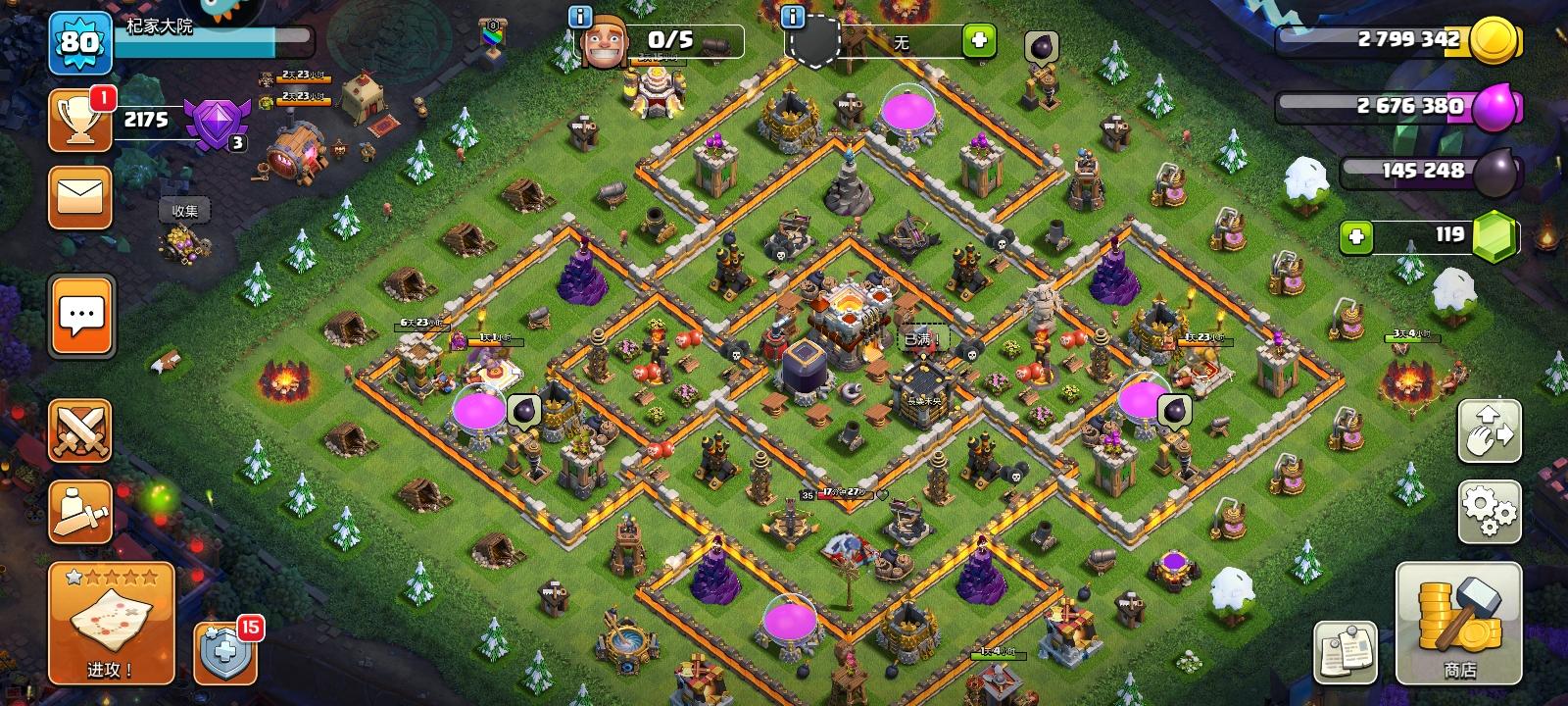Viewport: 1568px width, 706px height.
Task: Click the training troops icon below the swords
Action: (80, 510)
